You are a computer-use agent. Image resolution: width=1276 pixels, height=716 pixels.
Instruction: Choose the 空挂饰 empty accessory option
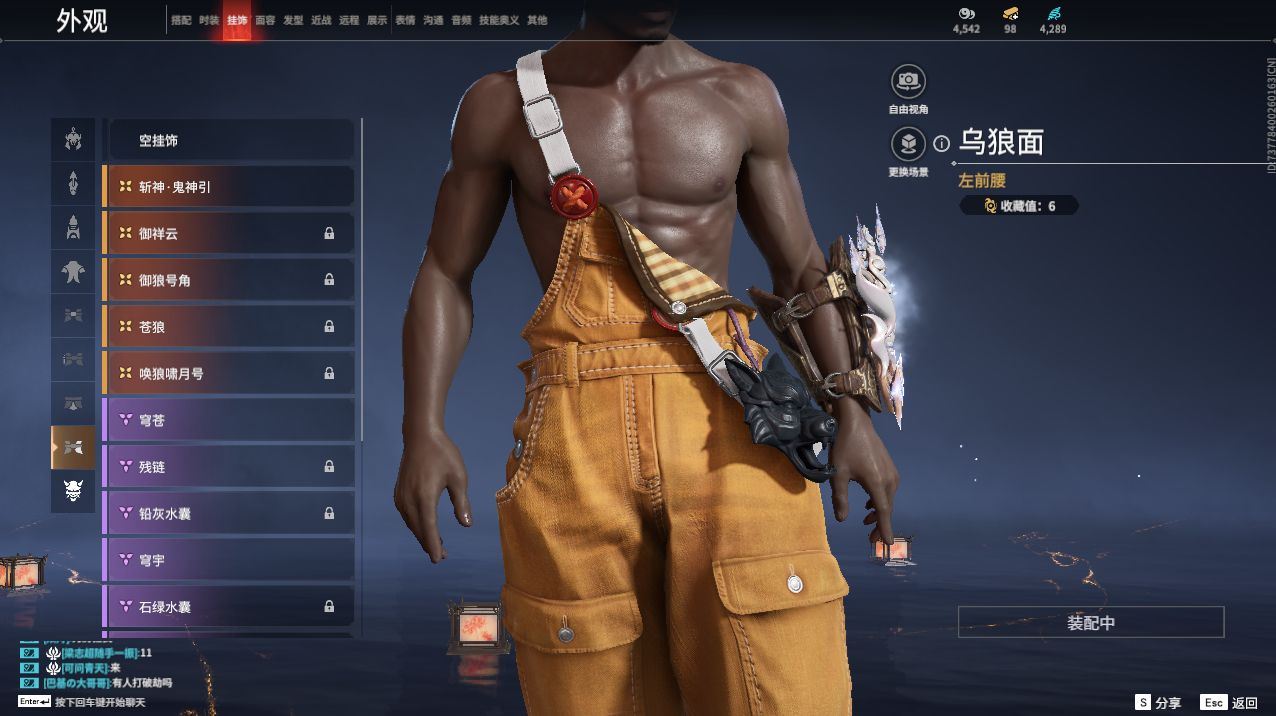point(229,141)
